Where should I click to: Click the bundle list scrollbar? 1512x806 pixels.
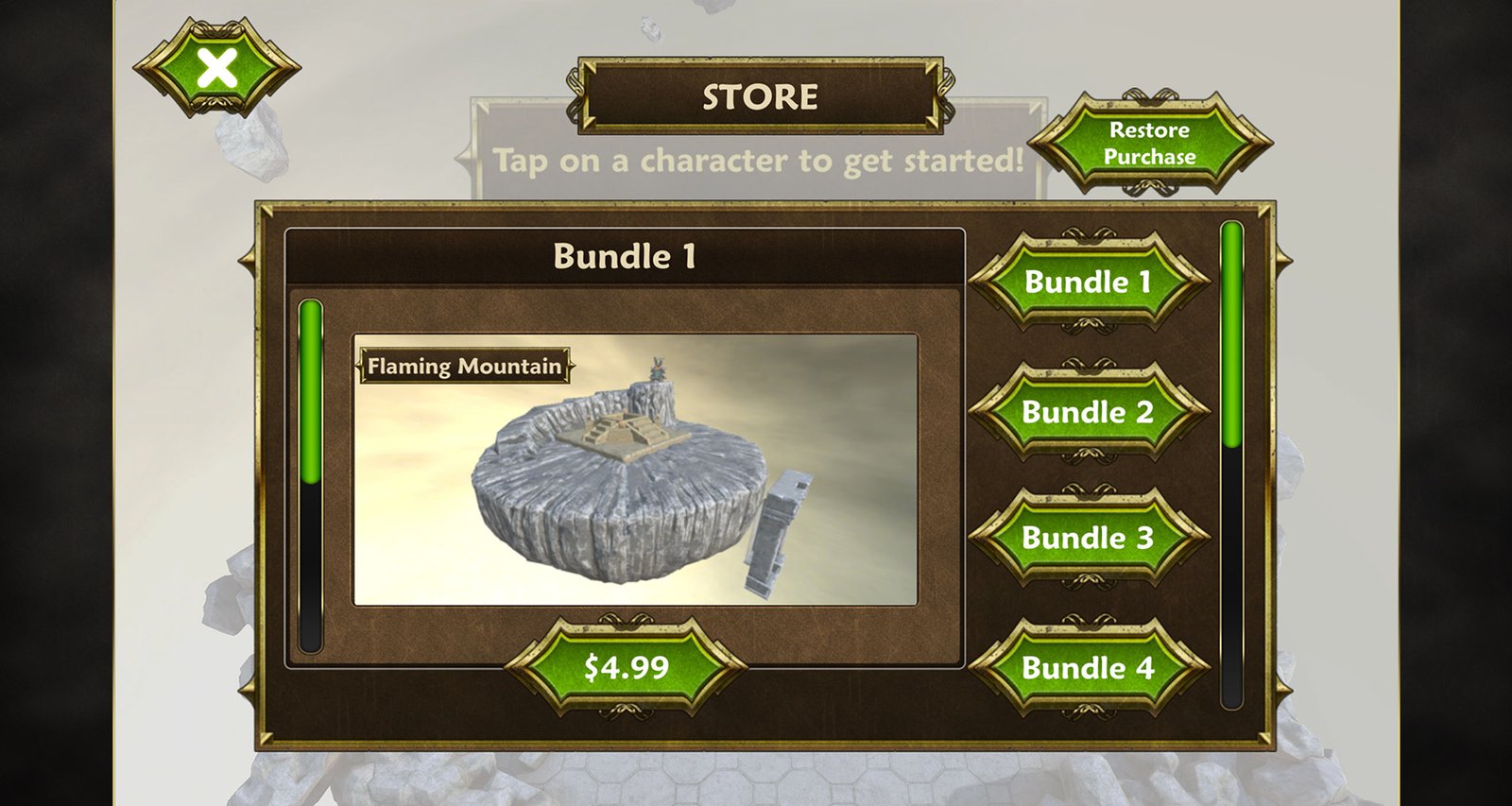[1231, 463]
